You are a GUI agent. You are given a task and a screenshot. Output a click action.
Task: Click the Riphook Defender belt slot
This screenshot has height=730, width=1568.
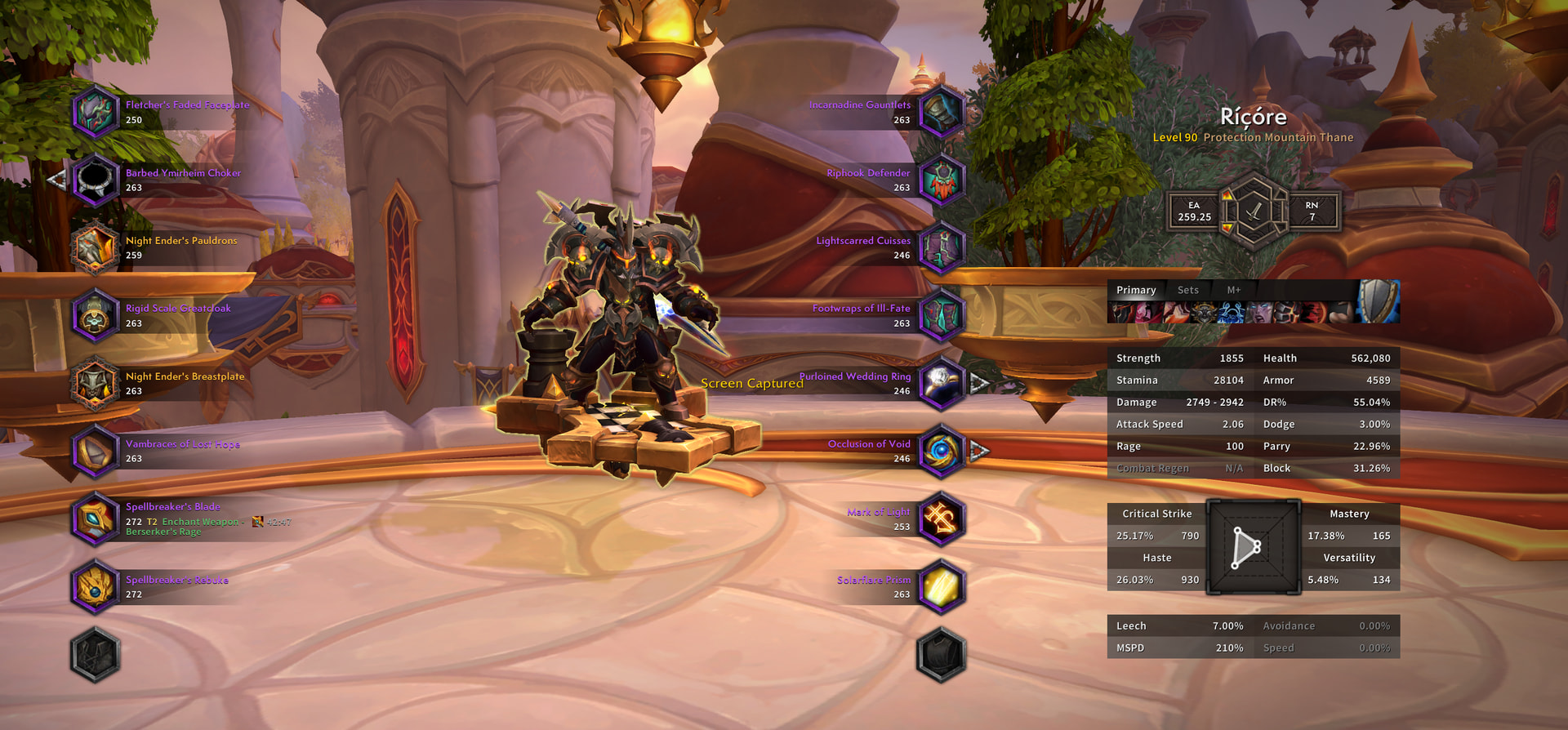click(x=942, y=180)
